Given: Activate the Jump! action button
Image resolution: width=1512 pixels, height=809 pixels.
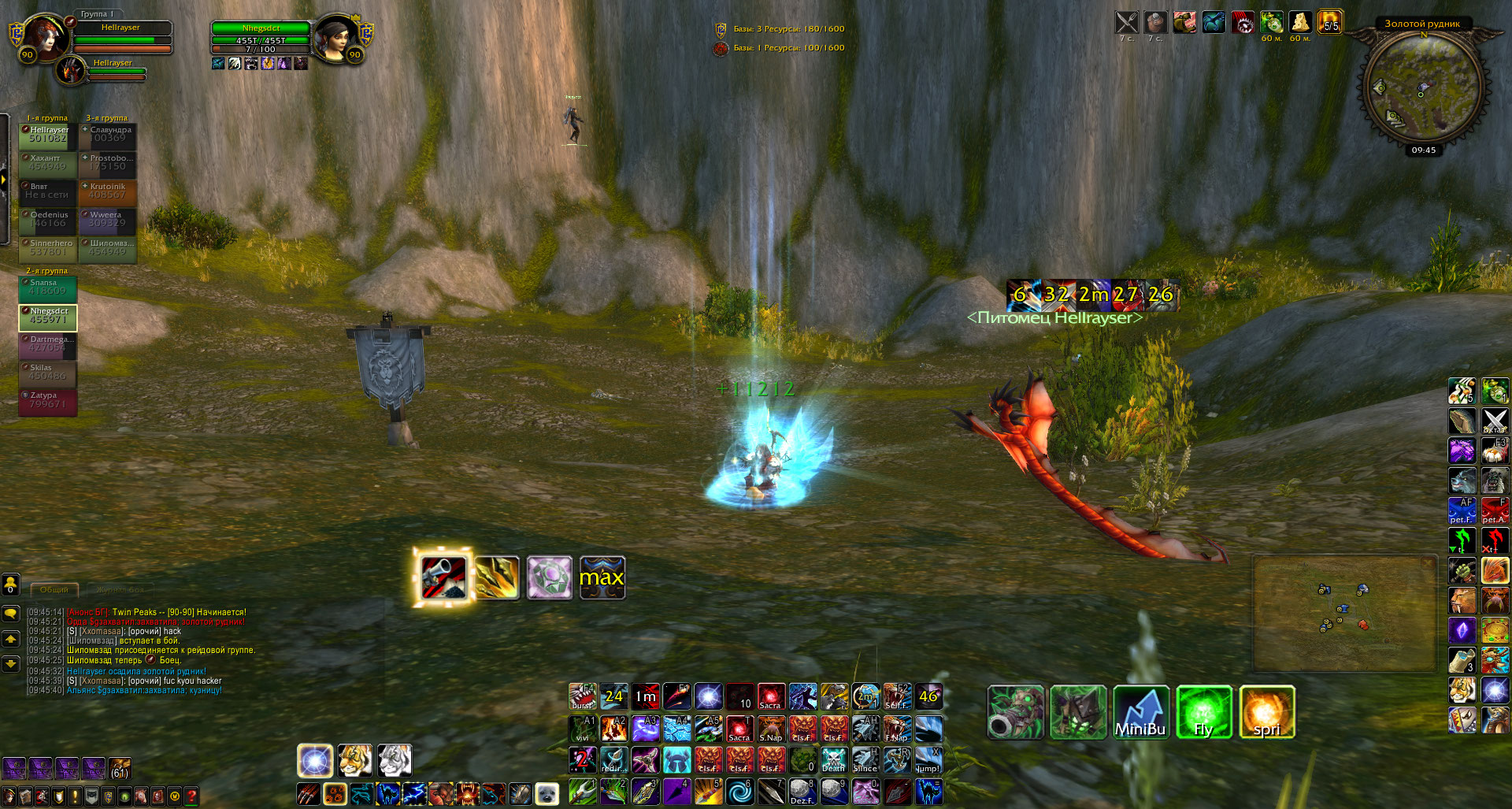Looking at the screenshot, I should coord(928,759).
